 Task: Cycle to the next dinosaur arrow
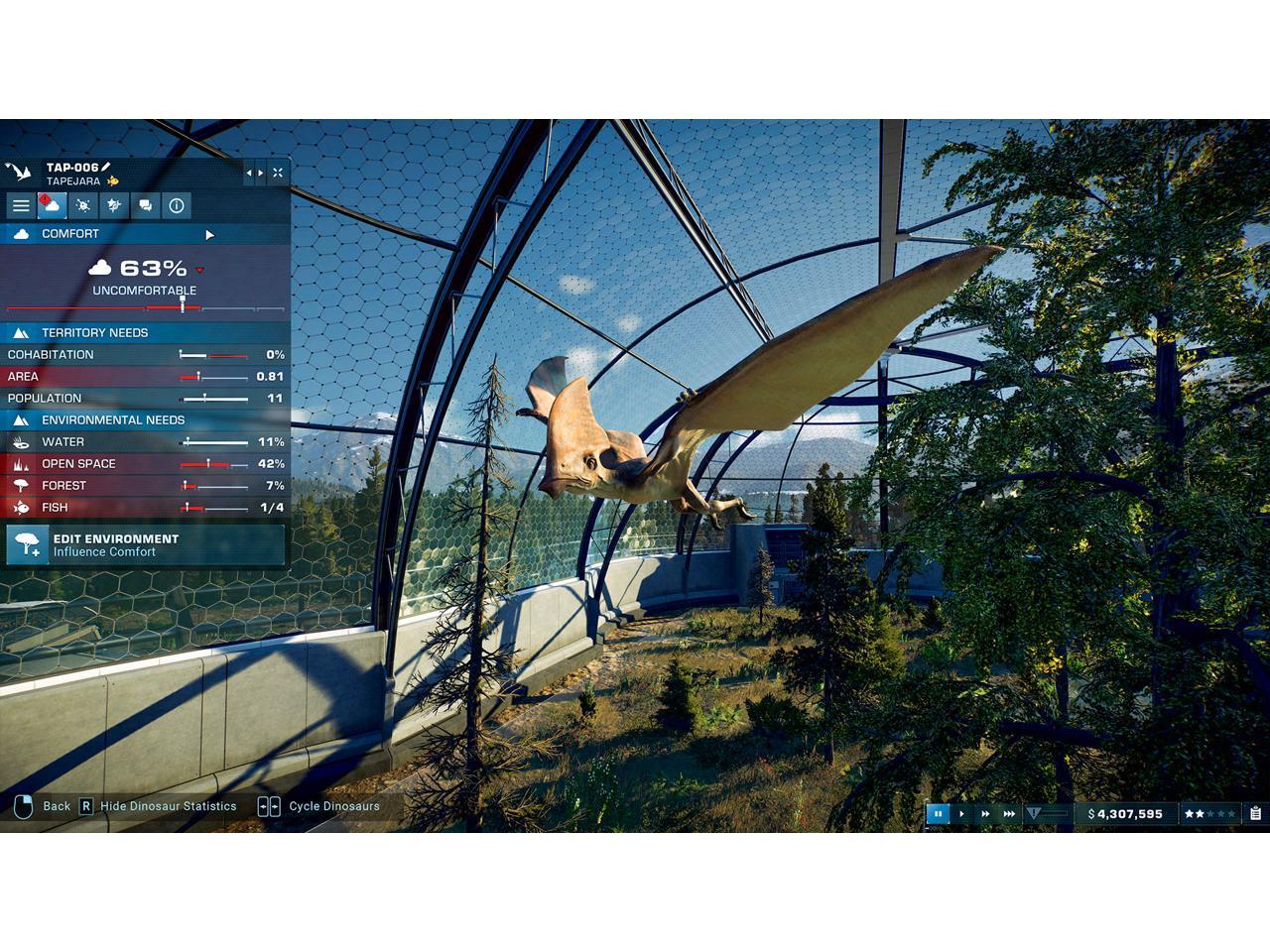pyautogui.click(x=261, y=174)
